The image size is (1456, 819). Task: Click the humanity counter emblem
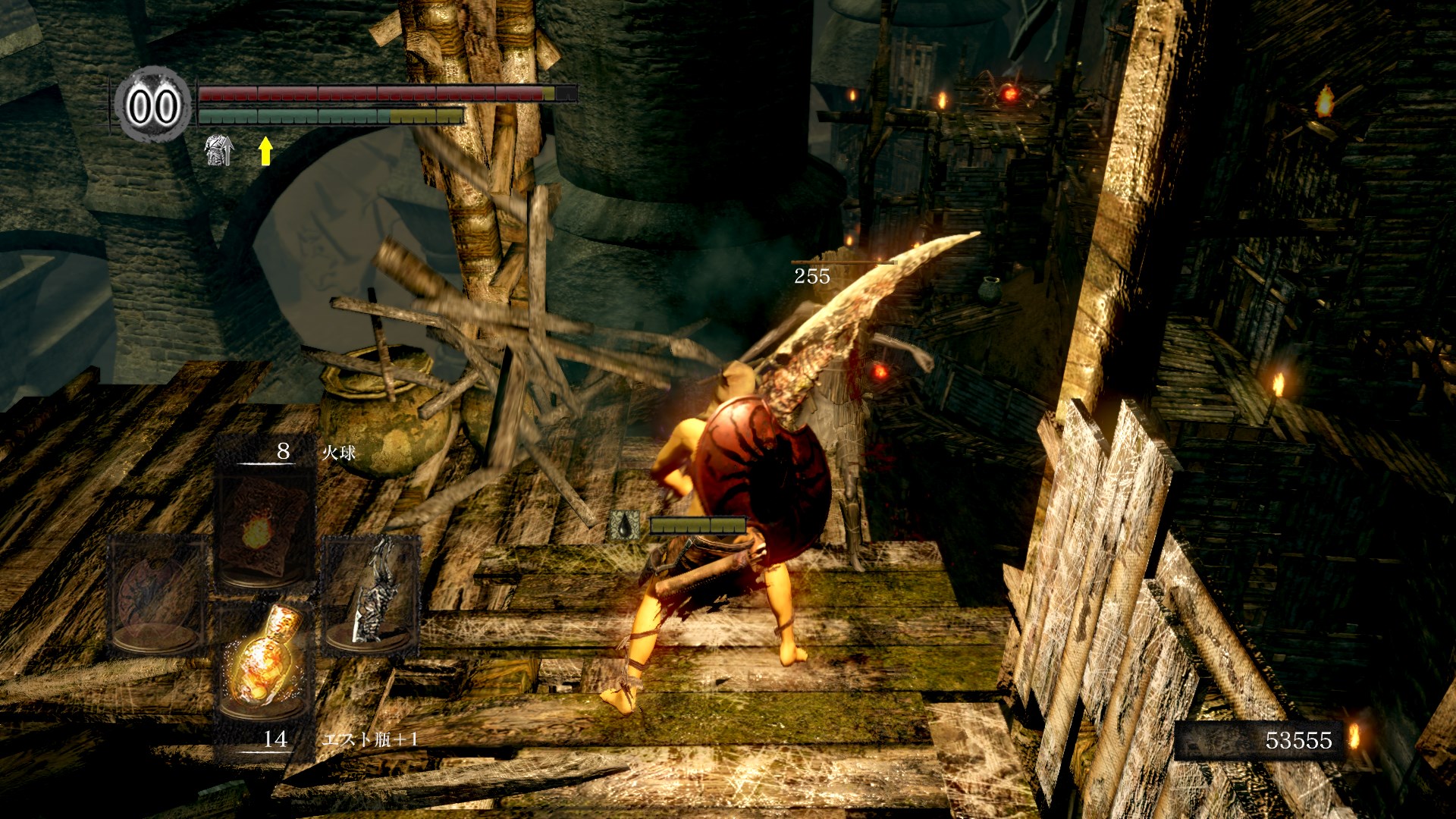pyautogui.click(x=152, y=105)
